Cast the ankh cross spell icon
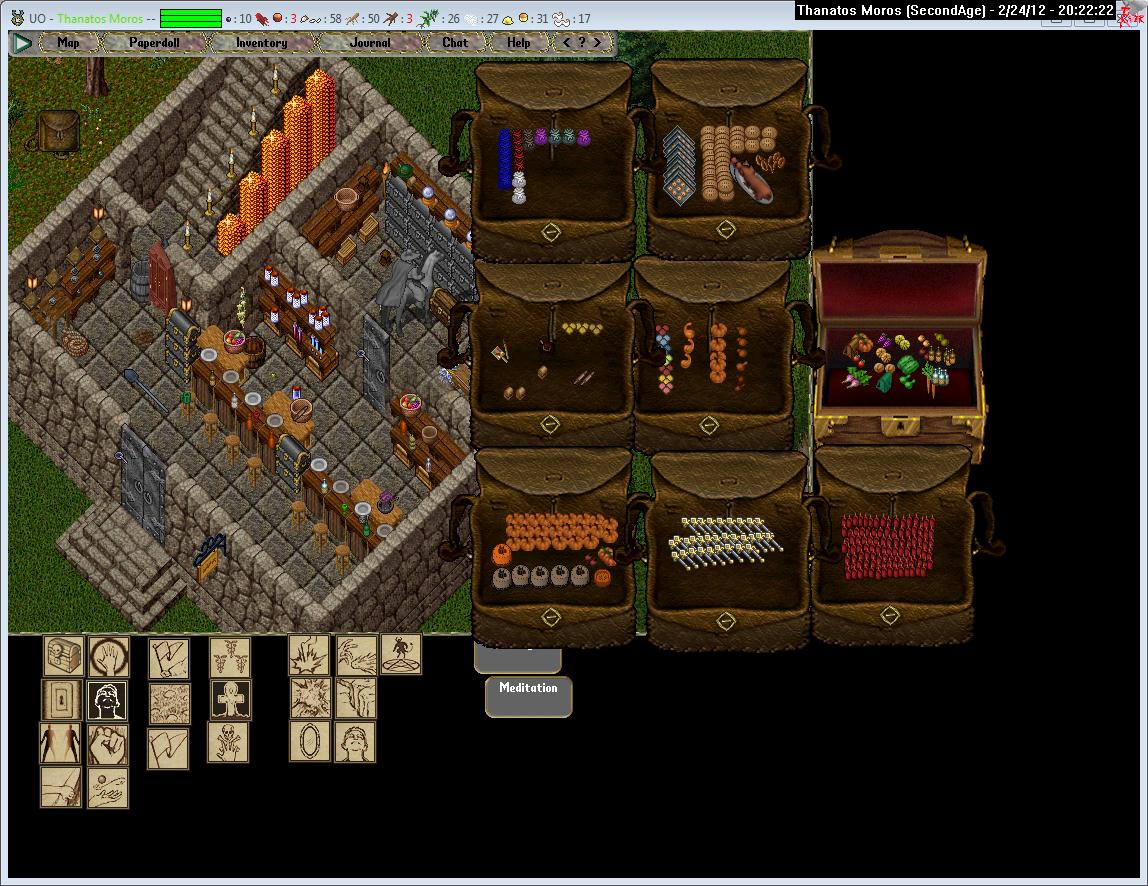 pos(230,700)
